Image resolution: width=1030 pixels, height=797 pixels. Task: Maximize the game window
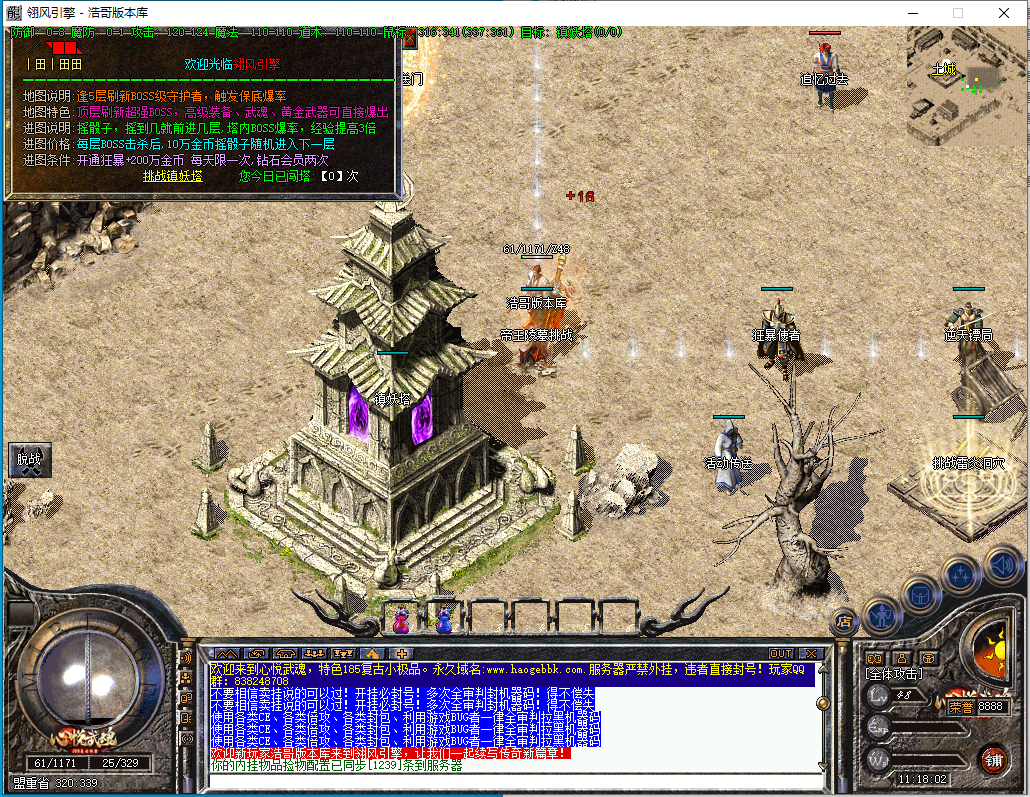click(x=957, y=13)
